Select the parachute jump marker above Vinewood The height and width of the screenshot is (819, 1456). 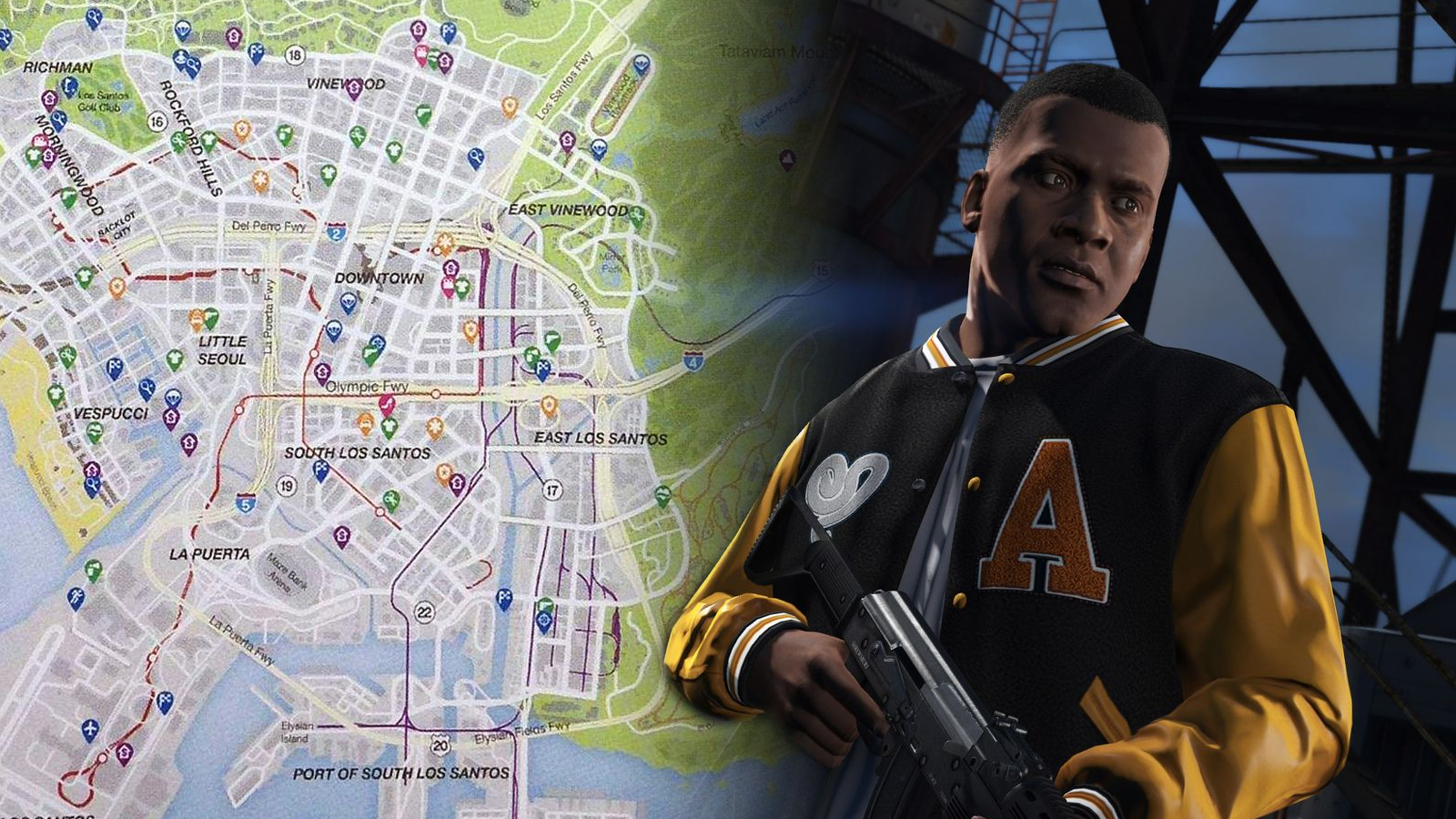coord(181,29)
